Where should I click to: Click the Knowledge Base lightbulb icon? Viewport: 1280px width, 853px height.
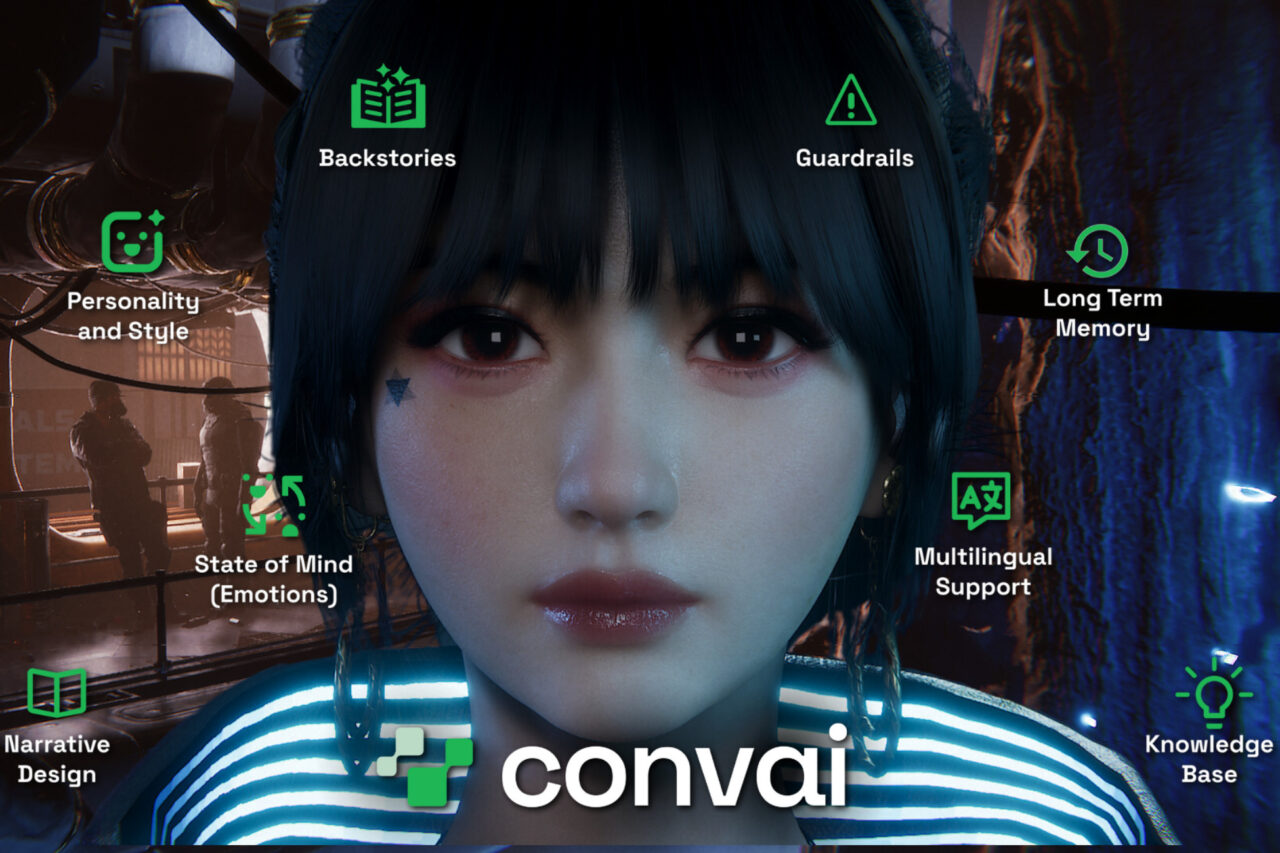pyautogui.click(x=1209, y=692)
